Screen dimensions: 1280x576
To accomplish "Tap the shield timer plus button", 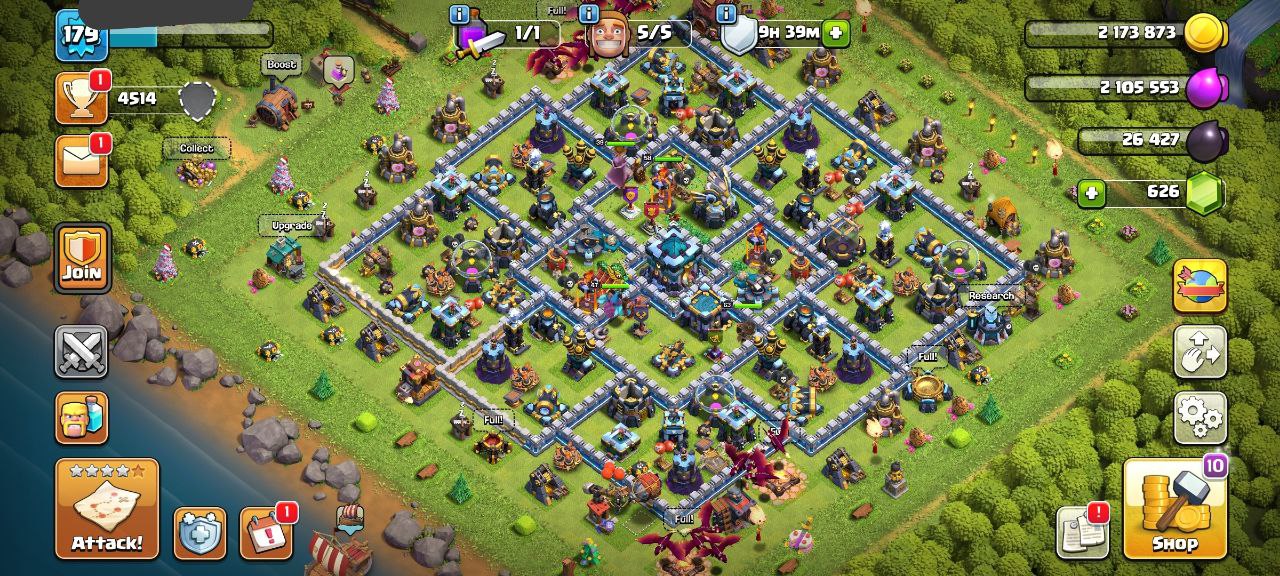I will (x=836, y=33).
